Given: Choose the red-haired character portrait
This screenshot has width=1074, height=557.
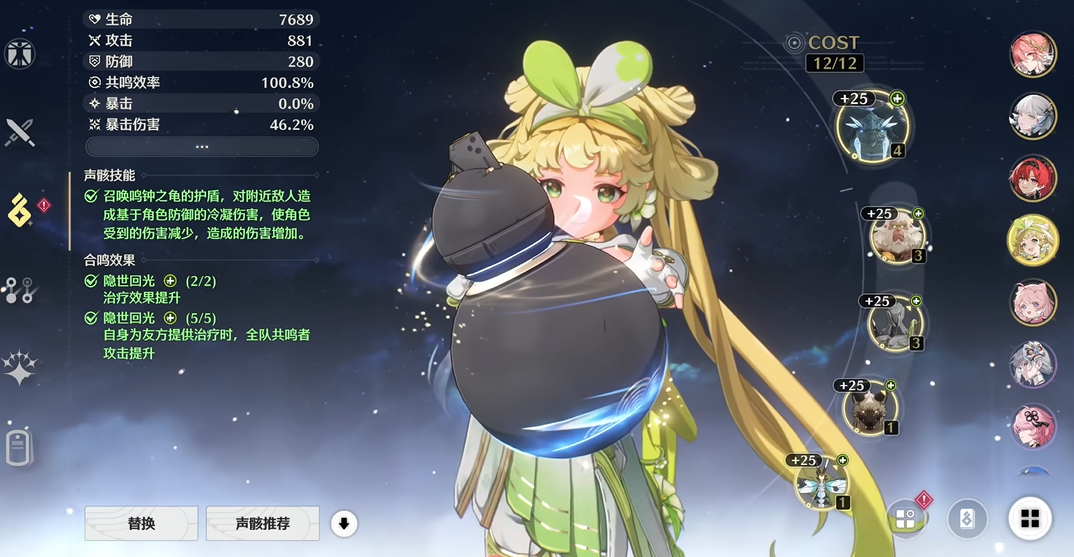Looking at the screenshot, I should (1032, 178).
